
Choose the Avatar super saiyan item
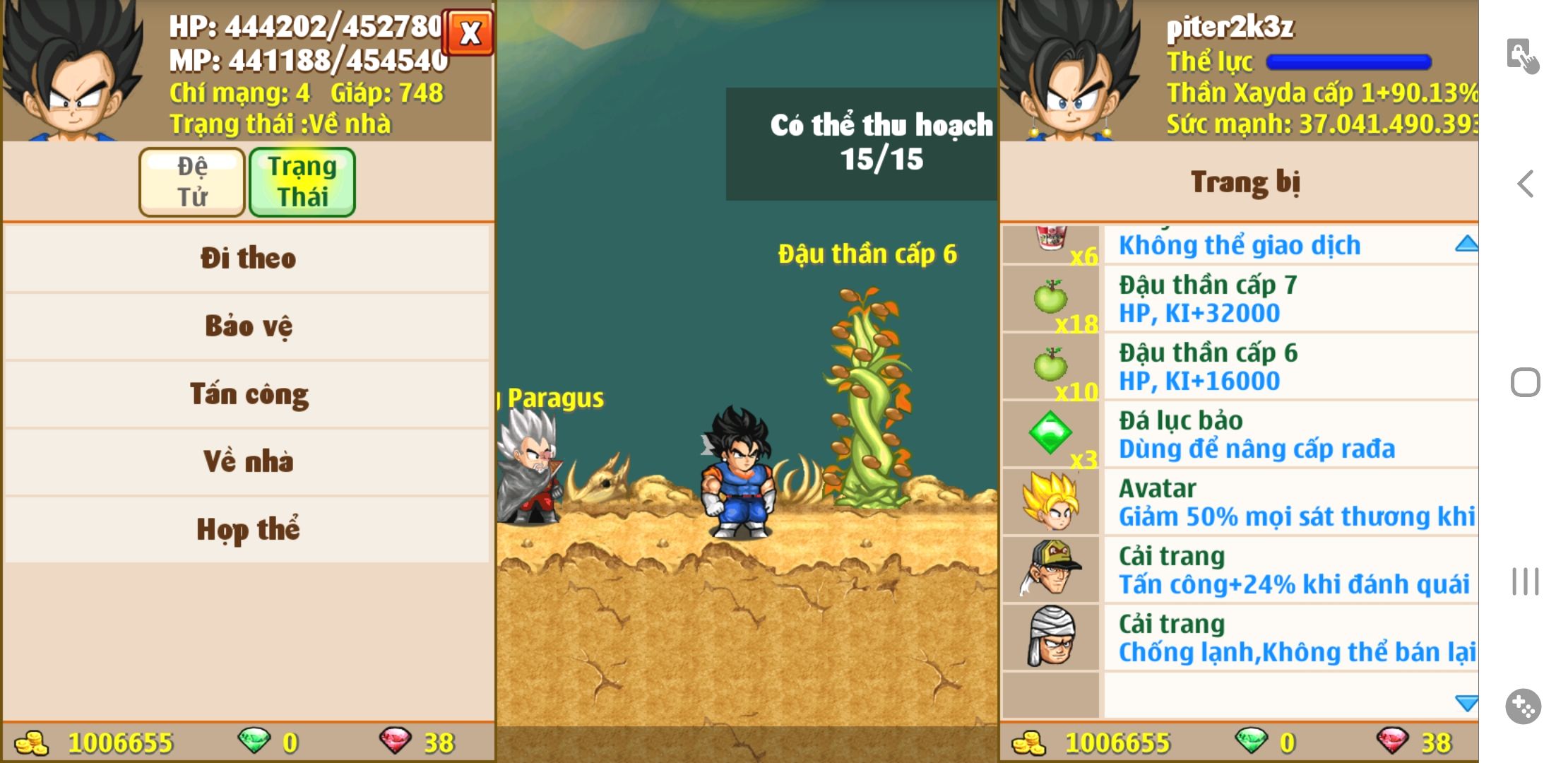1240,502
